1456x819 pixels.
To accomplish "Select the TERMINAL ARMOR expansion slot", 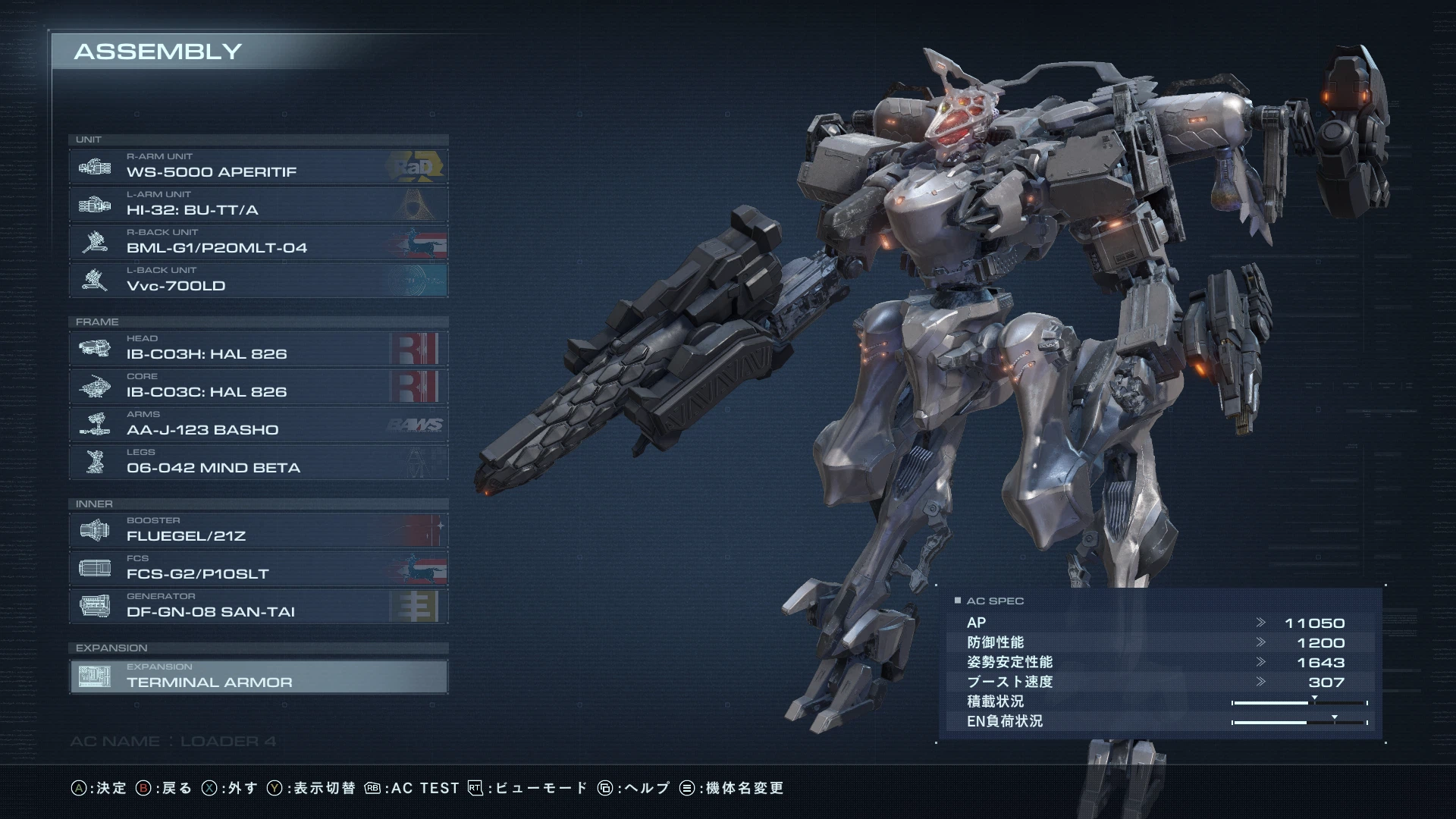I will pyautogui.click(x=258, y=676).
